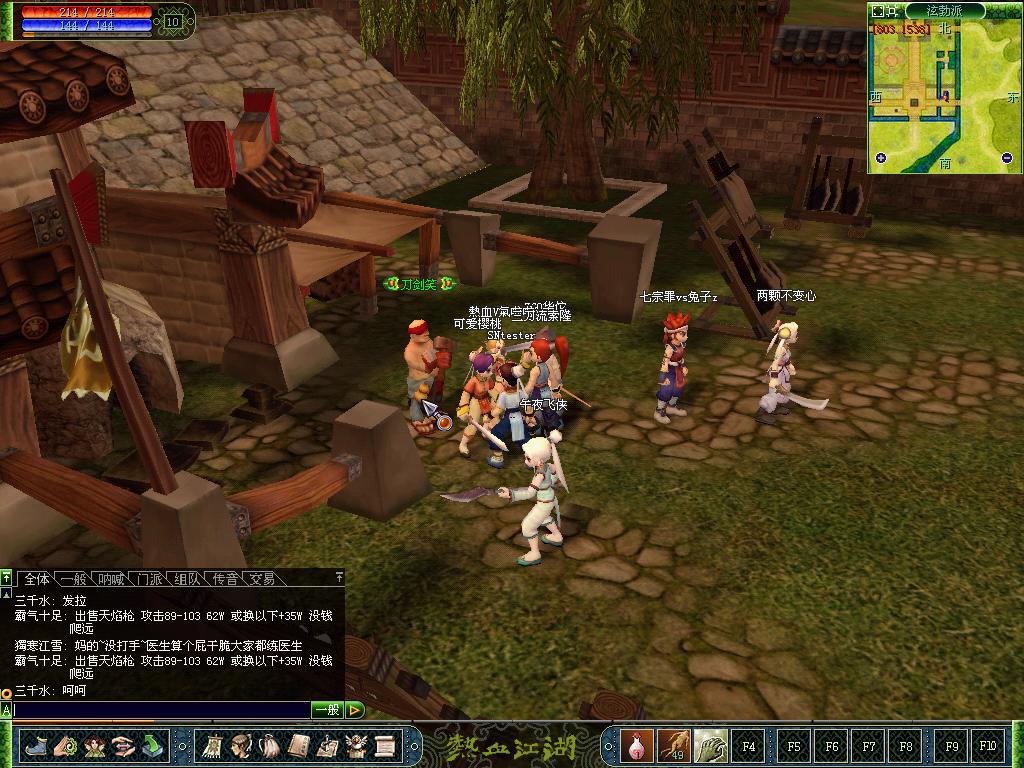Click the chat message input field
This screenshot has width=1024, height=768.
[x=160, y=710]
